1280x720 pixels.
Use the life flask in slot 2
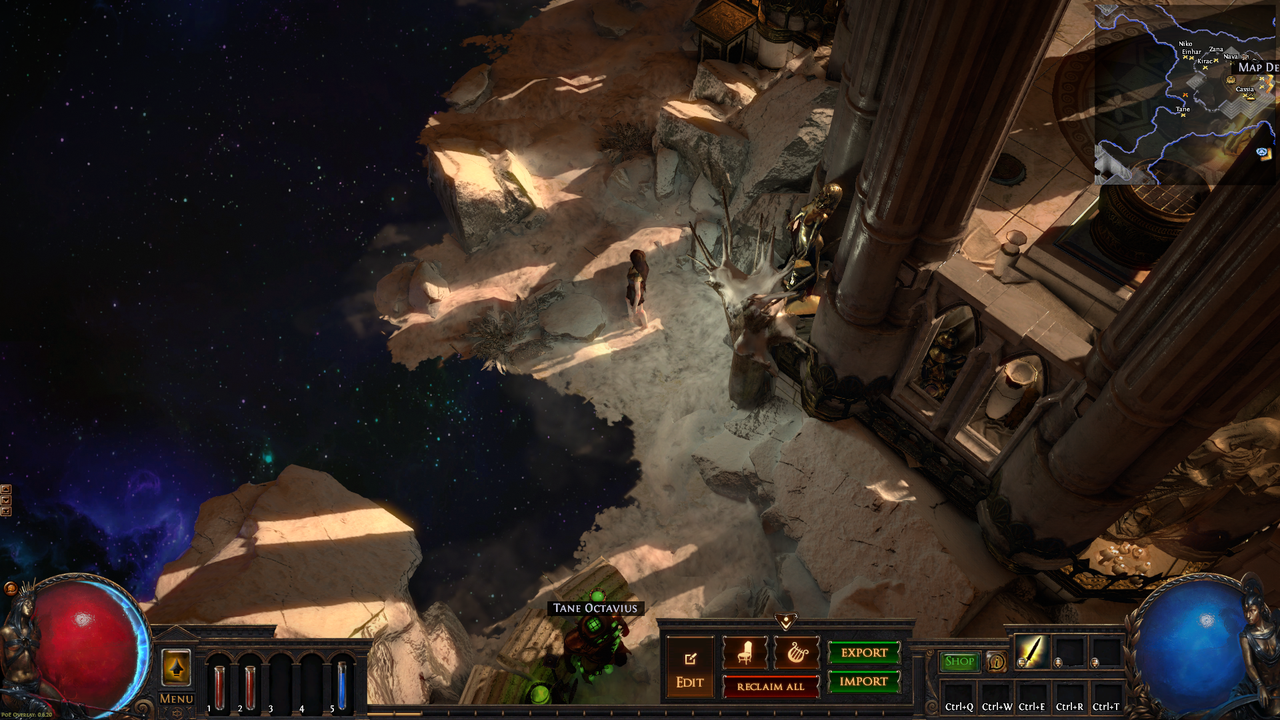coord(250,686)
